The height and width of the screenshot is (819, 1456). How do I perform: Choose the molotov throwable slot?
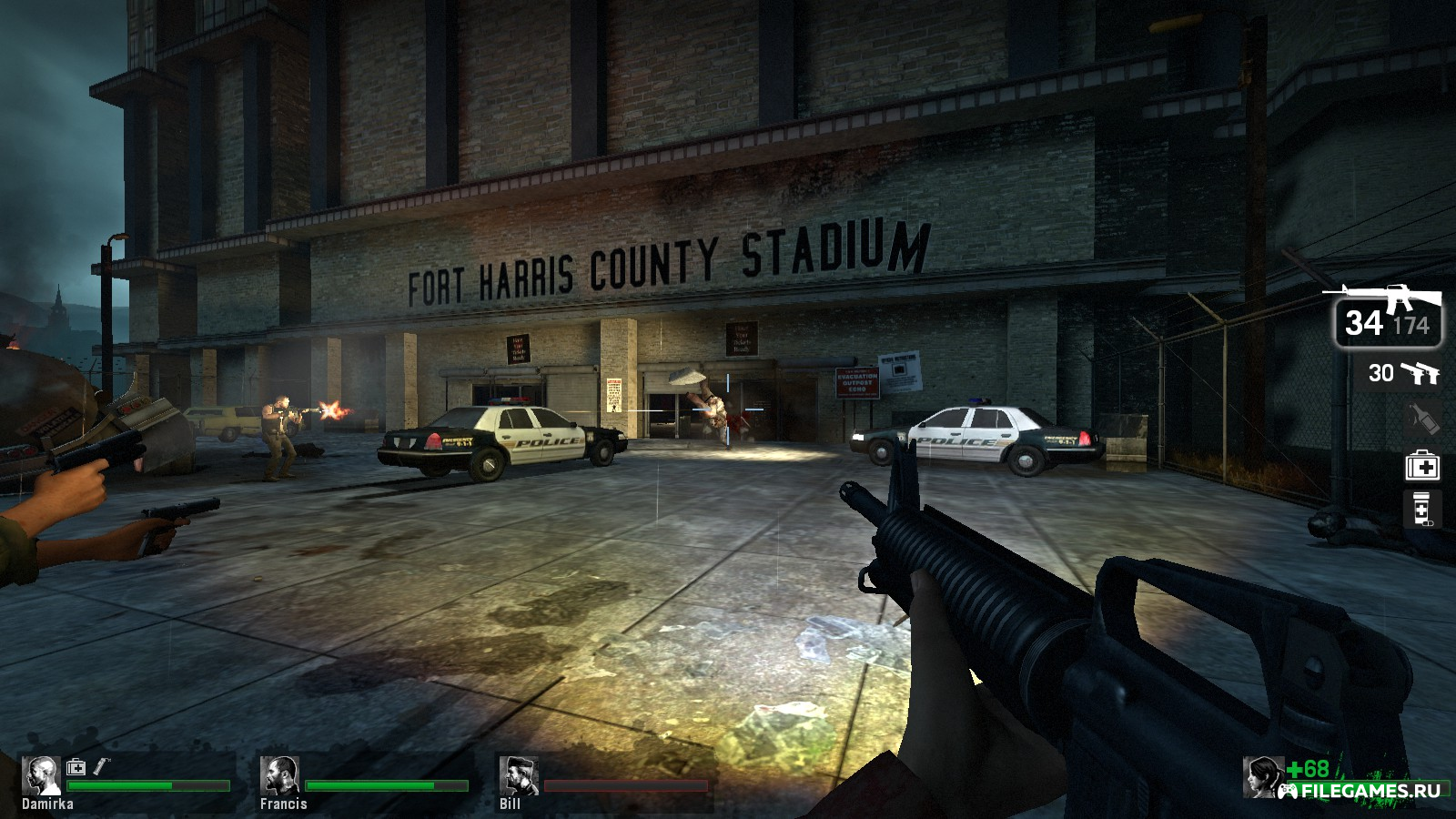point(1422,419)
